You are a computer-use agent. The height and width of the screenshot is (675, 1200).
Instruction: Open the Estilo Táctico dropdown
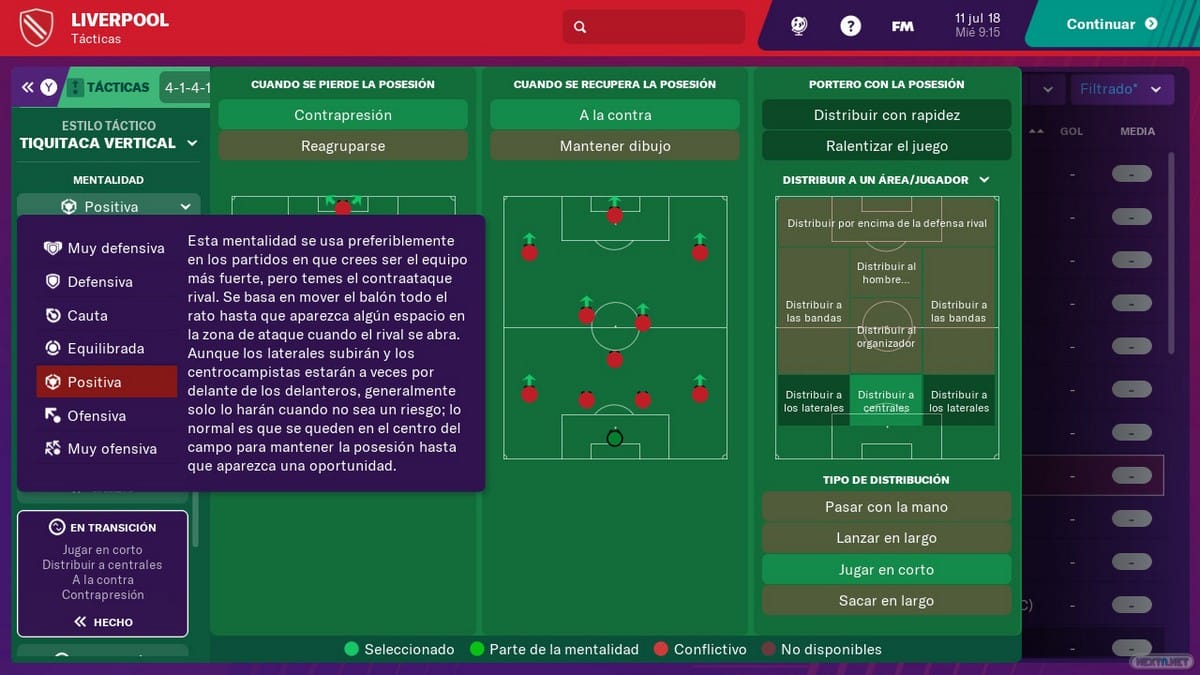click(x=108, y=143)
